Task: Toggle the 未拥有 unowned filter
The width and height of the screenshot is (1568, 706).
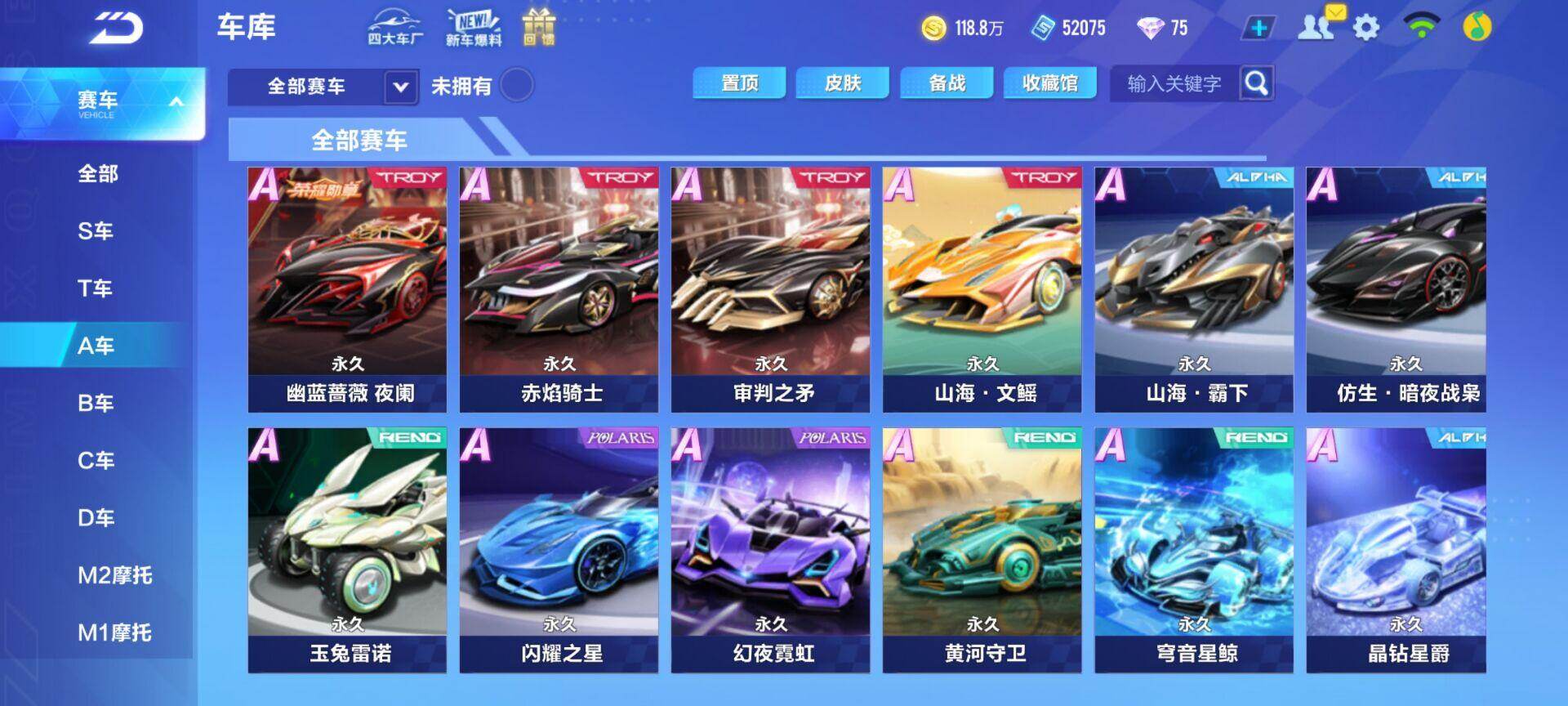Action: (x=516, y=85)
